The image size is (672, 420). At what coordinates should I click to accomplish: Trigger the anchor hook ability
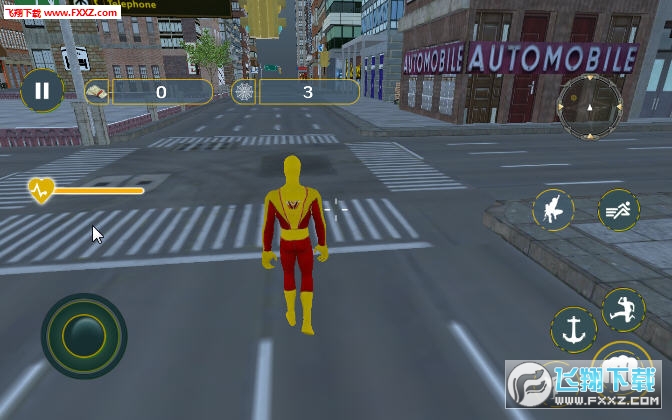click(x=573, y=330)
